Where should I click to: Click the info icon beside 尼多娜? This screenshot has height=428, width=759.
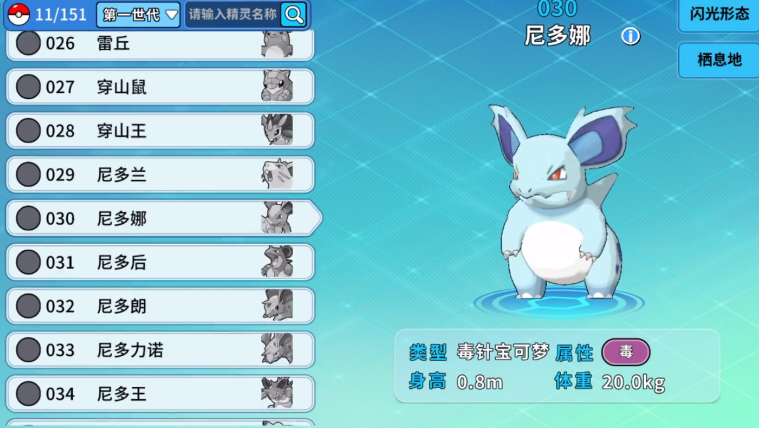point(630,37)
